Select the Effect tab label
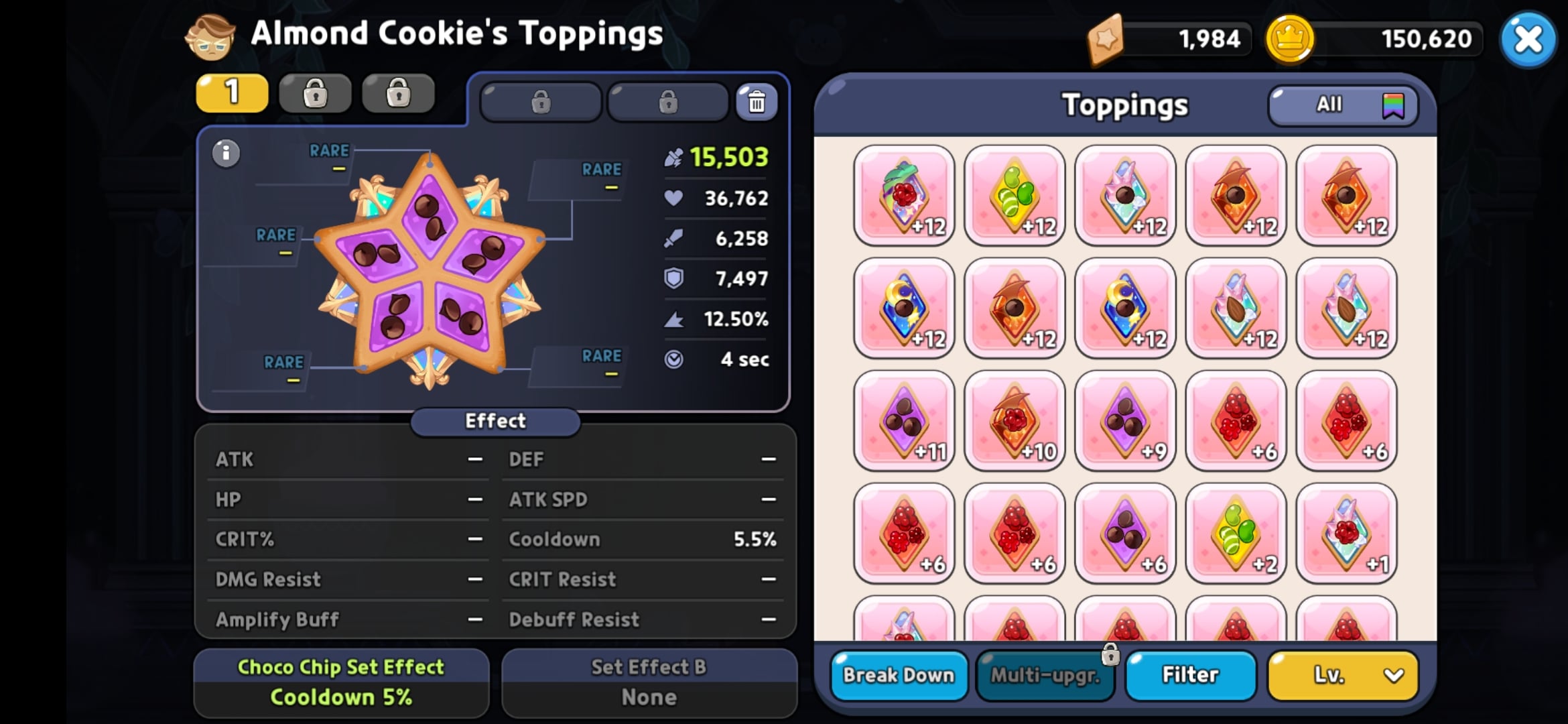The image size is (1568, 724). click(495, 421)
